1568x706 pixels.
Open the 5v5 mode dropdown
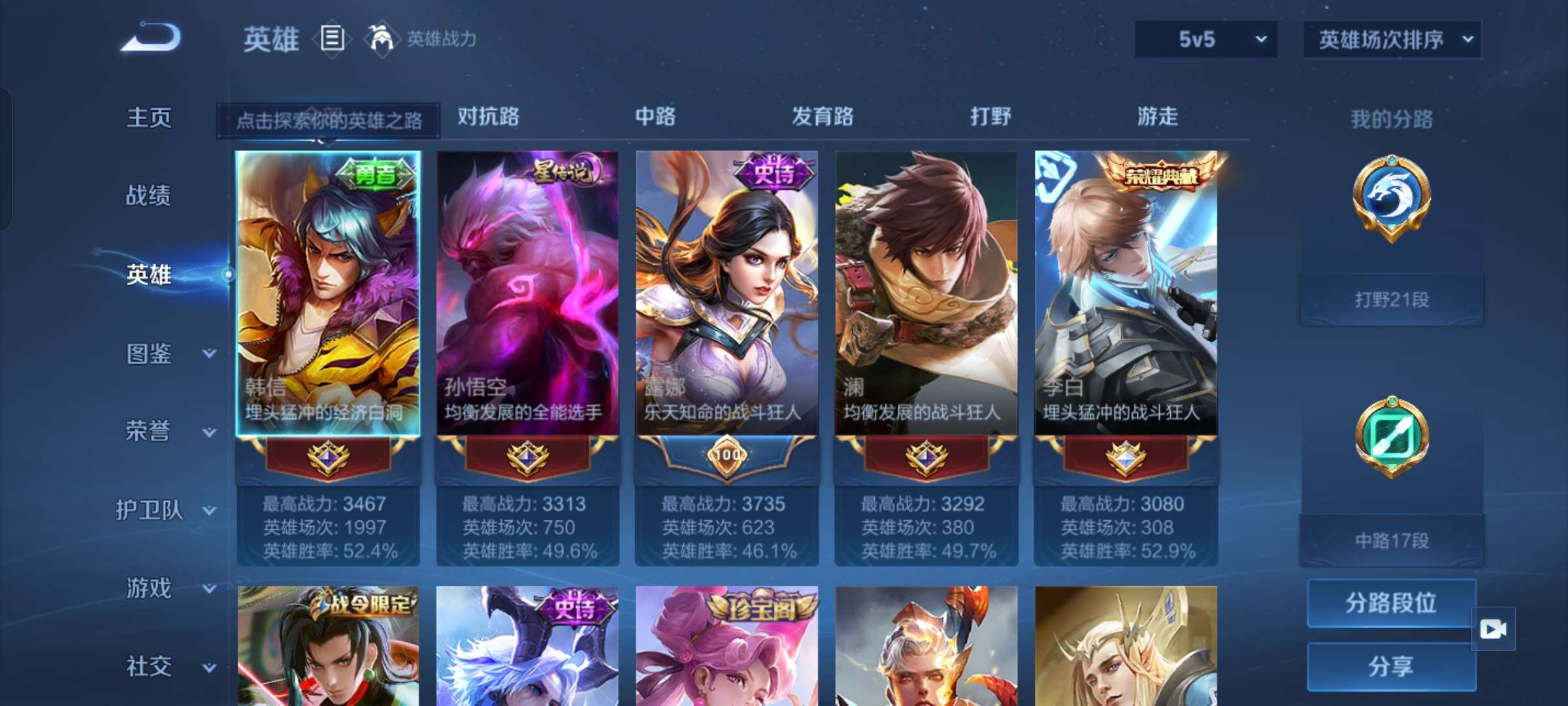click(x=1204, y=39)
